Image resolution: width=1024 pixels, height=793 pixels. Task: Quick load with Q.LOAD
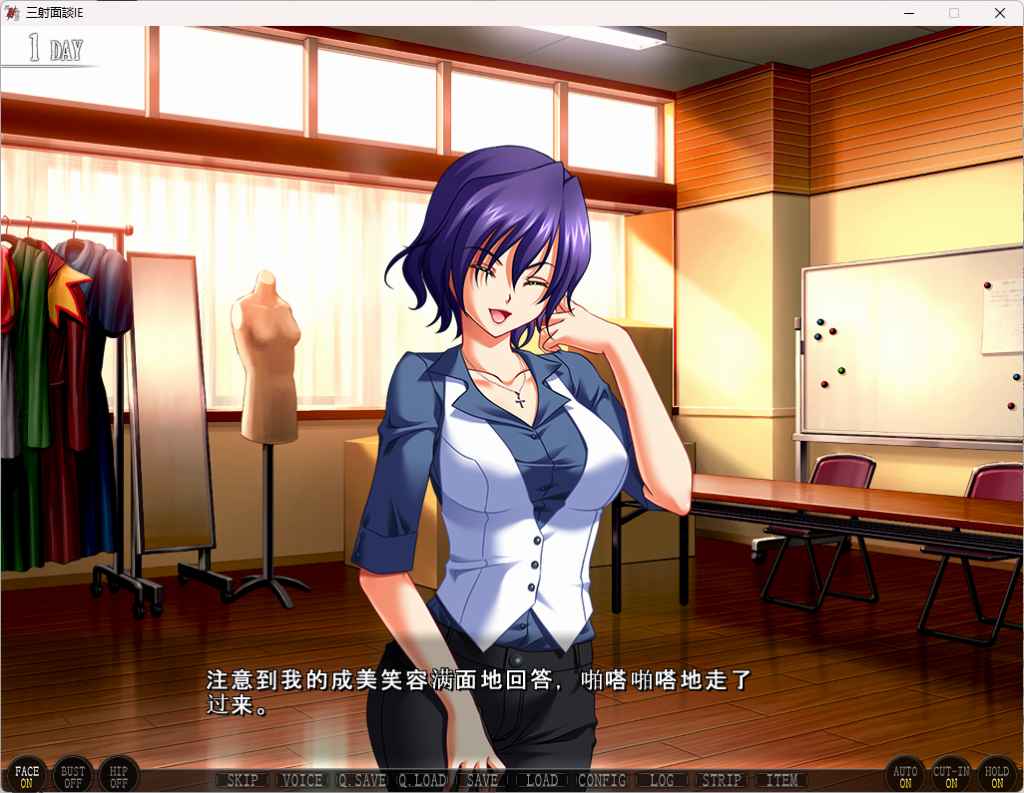click(422, 780)
